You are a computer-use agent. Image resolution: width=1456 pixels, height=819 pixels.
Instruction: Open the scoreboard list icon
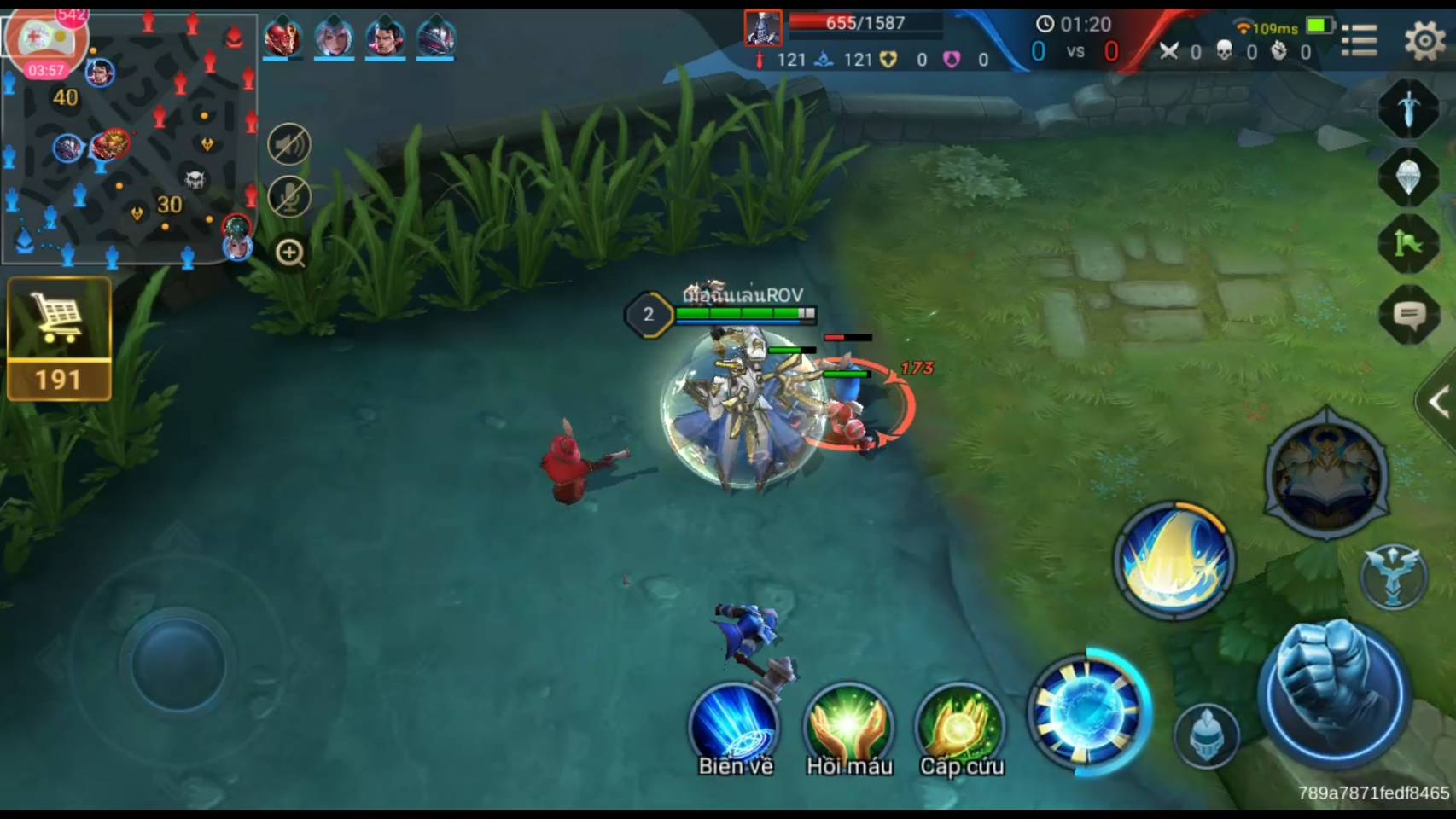1359,39
